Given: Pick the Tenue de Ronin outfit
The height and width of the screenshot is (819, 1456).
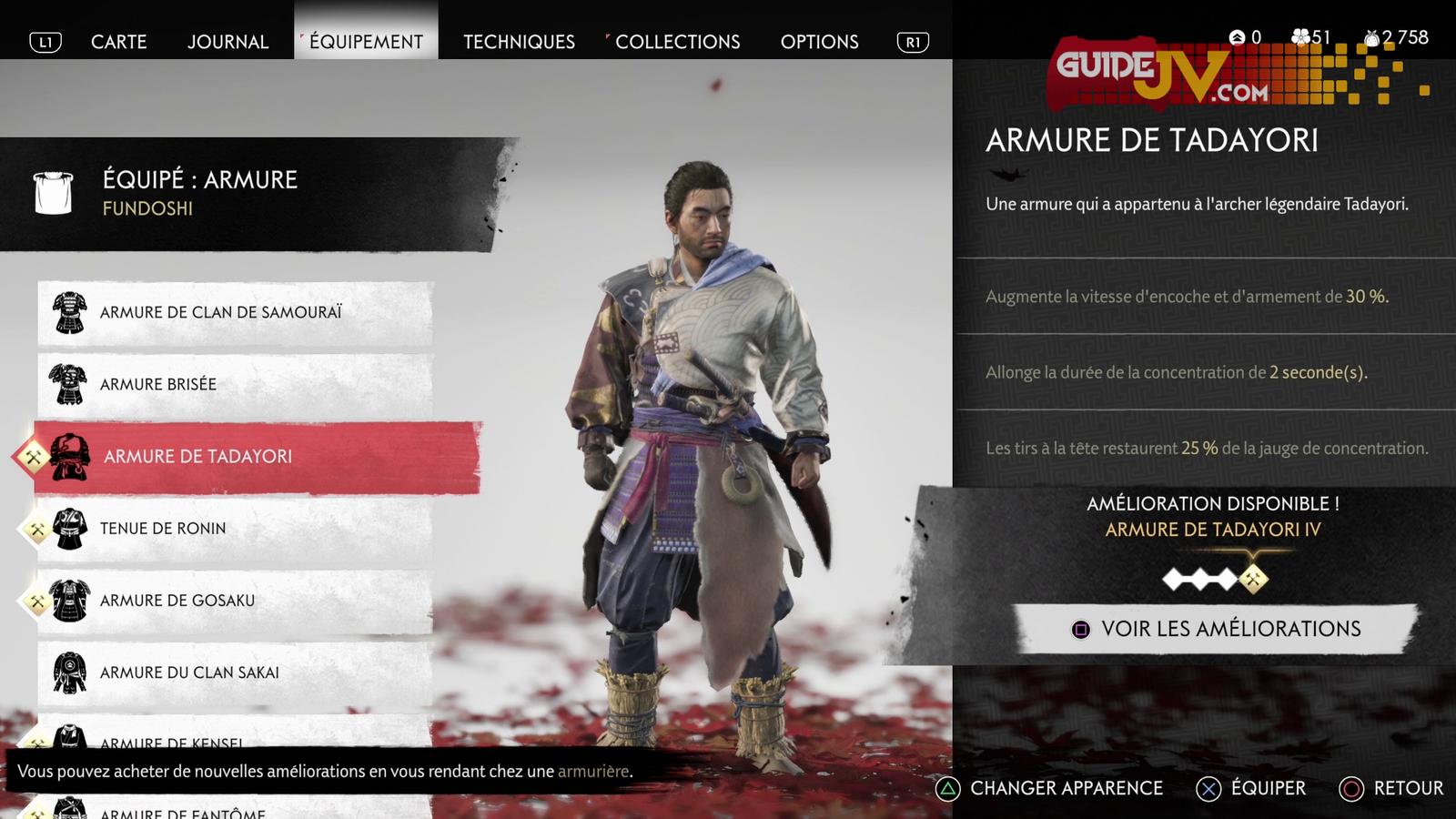Looking at the screenshot, I should (x=235, y=529).
